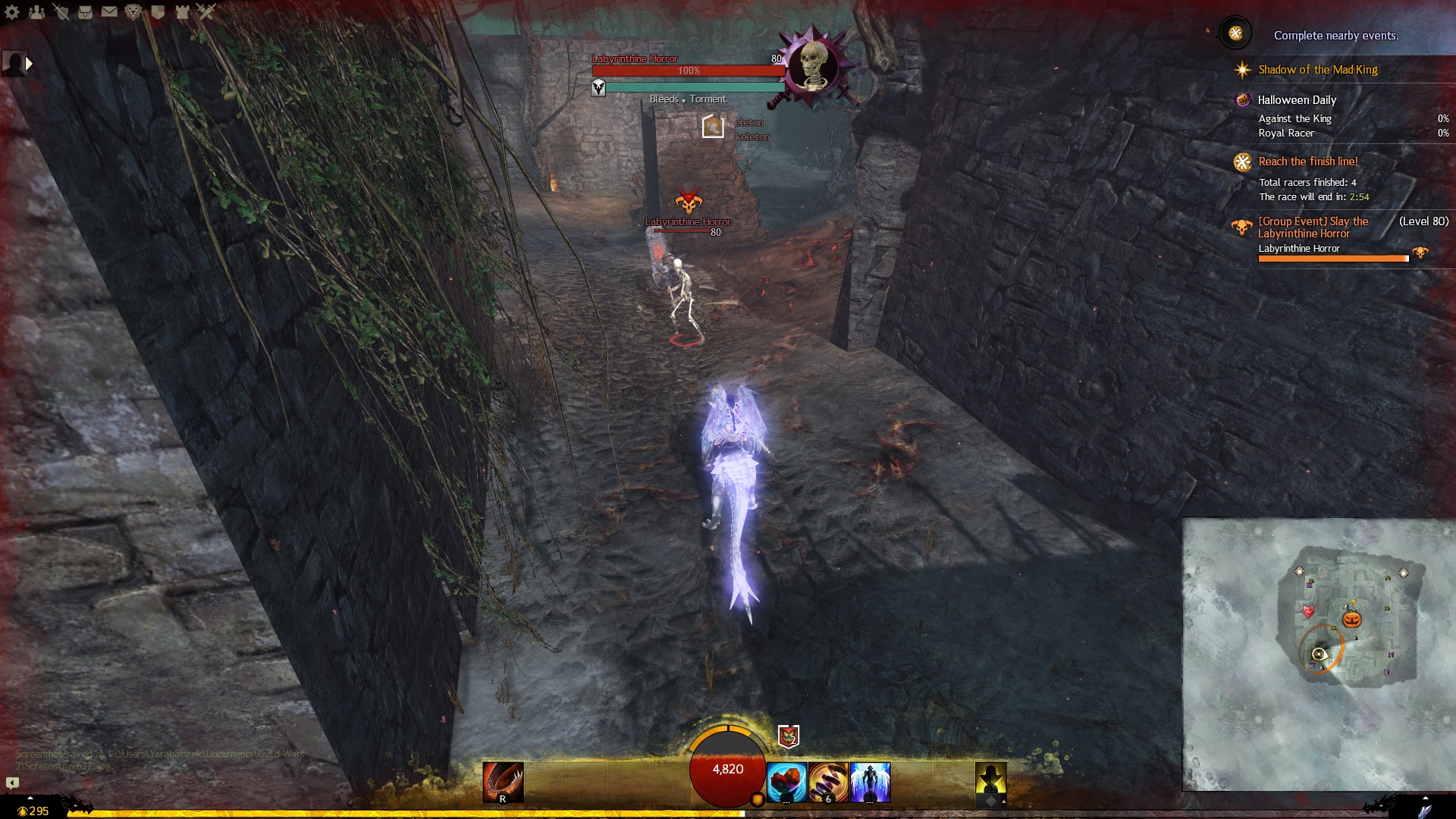This screenshot has width=1456, height=819.
Task: Open the Contacts and LFG panel
Action: pyautogui.click(x=36, y=12)
